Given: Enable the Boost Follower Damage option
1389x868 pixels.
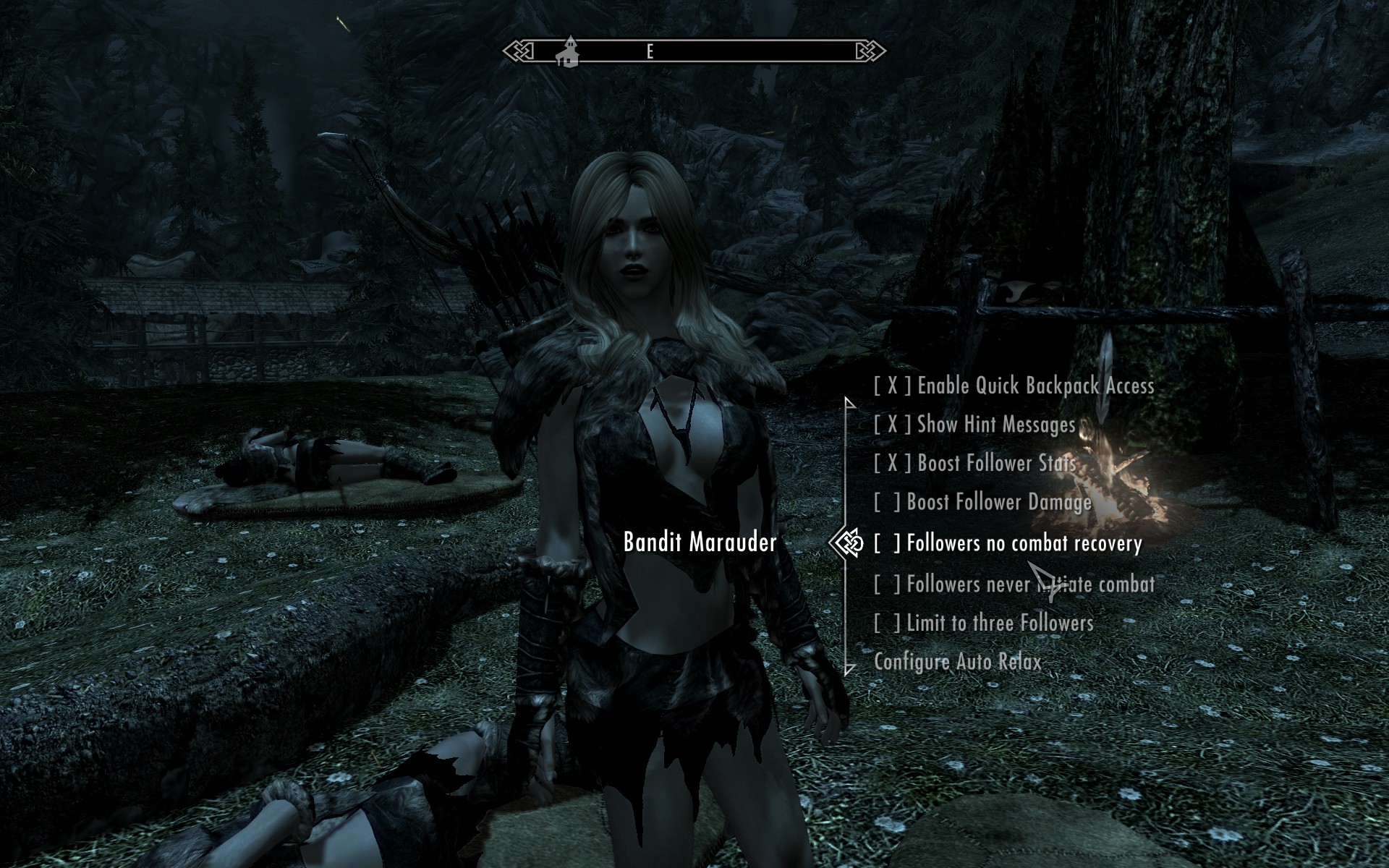Looking at the screenshot, I should [982, 503].
